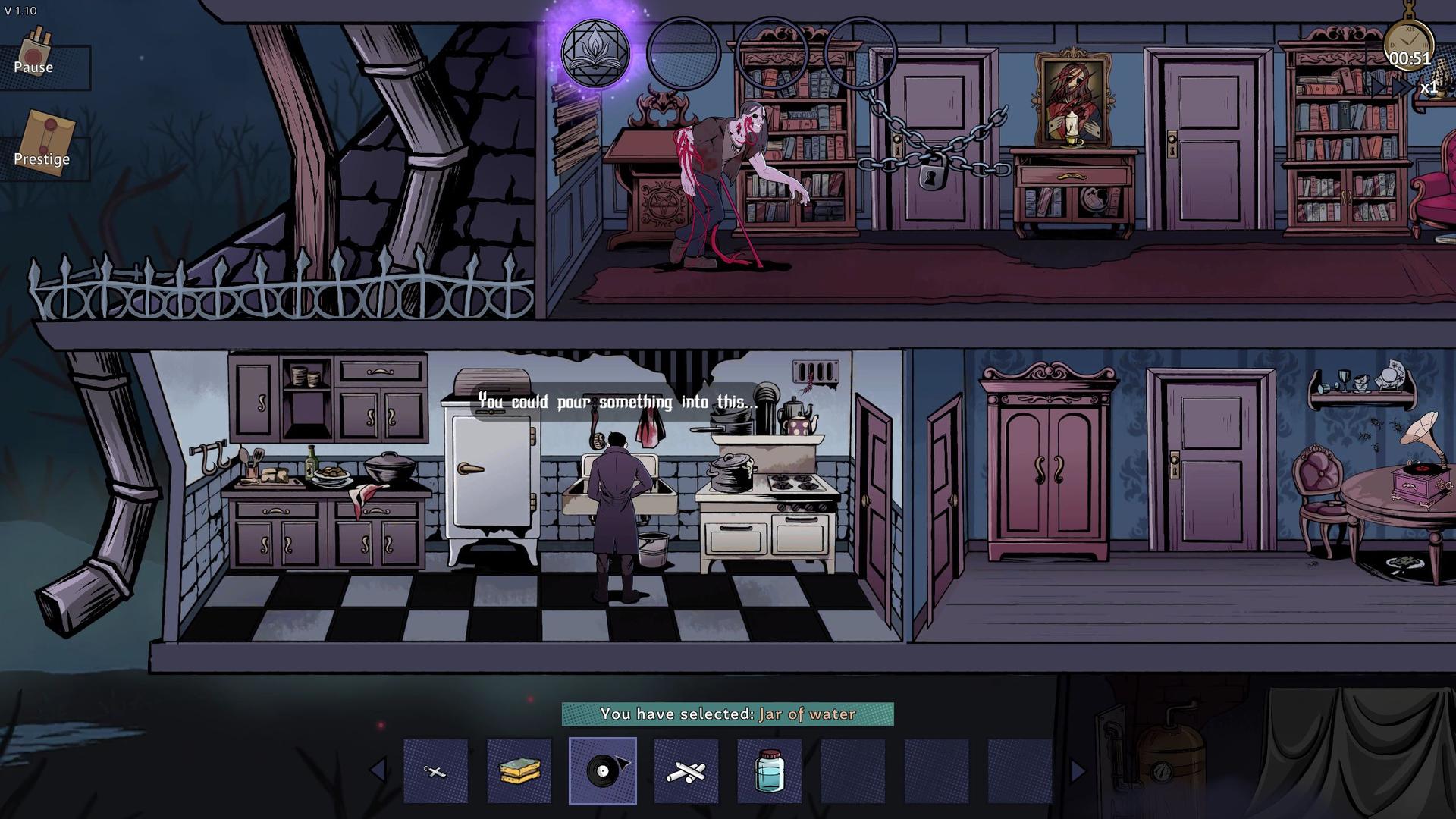Page the inventory bar left
Image resolution: width=1456 pixels, height=819 pixels.
pos(377,771)
